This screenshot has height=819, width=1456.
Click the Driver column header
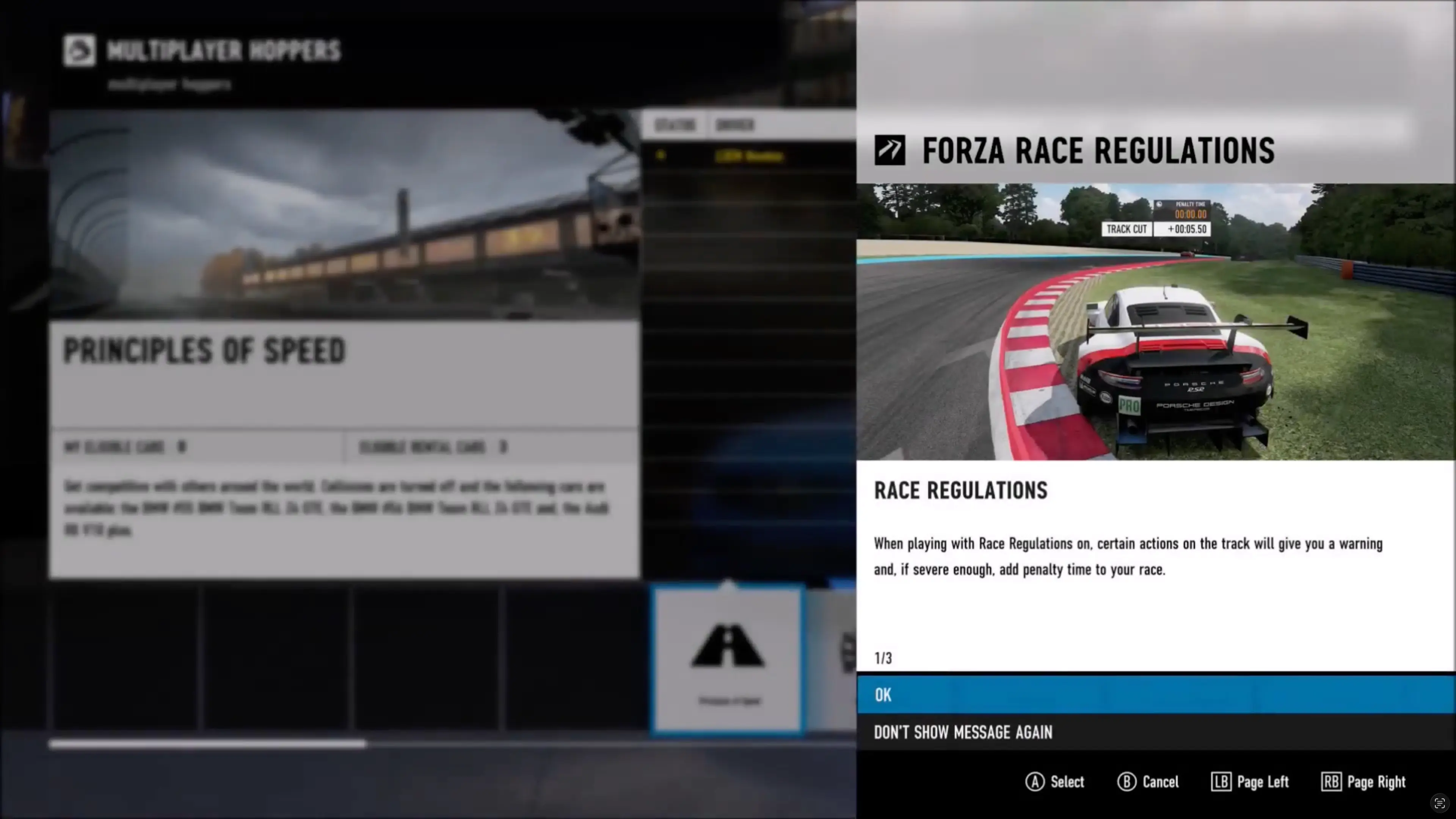pyautogui.click(x=735, y=125)
